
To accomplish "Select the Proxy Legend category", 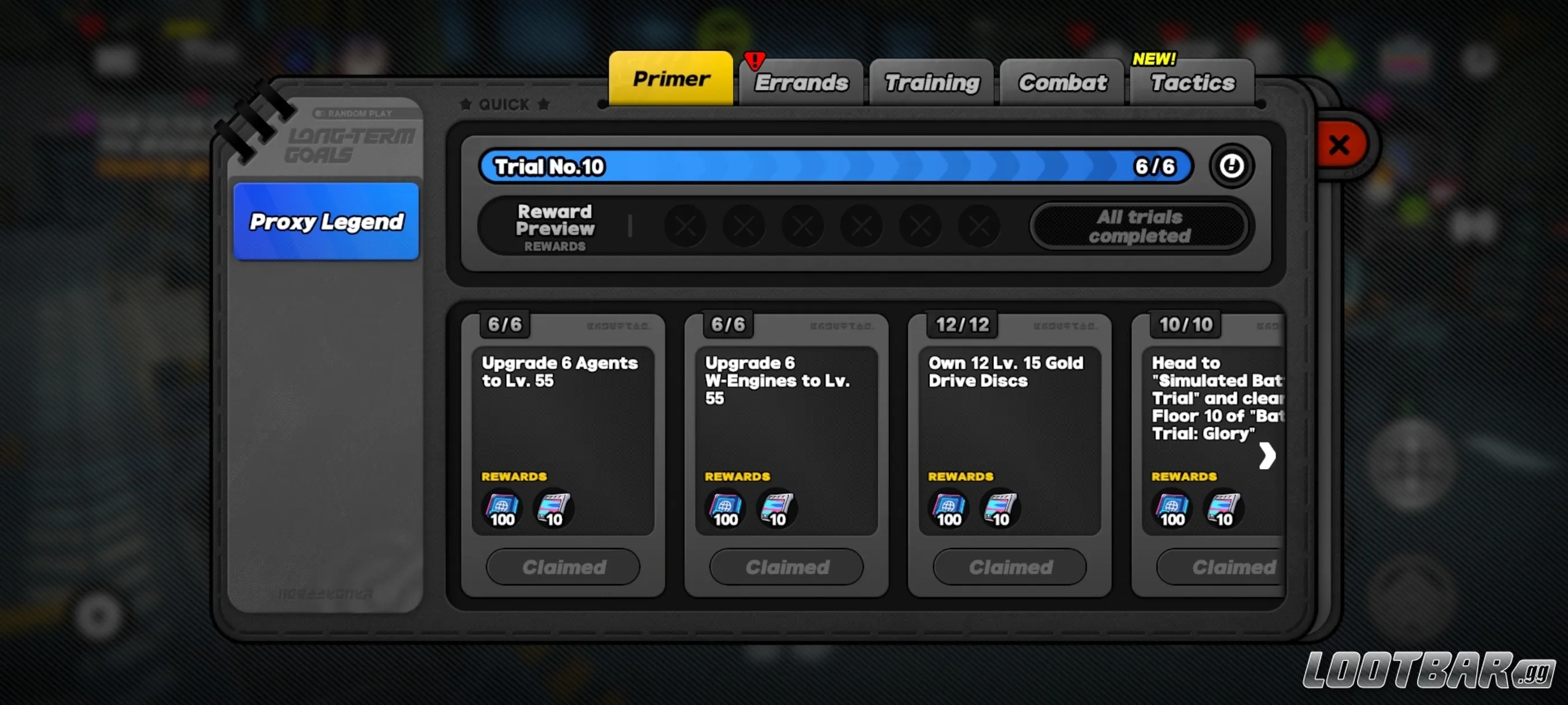I will pyautogui.click(x=326, y=222).
